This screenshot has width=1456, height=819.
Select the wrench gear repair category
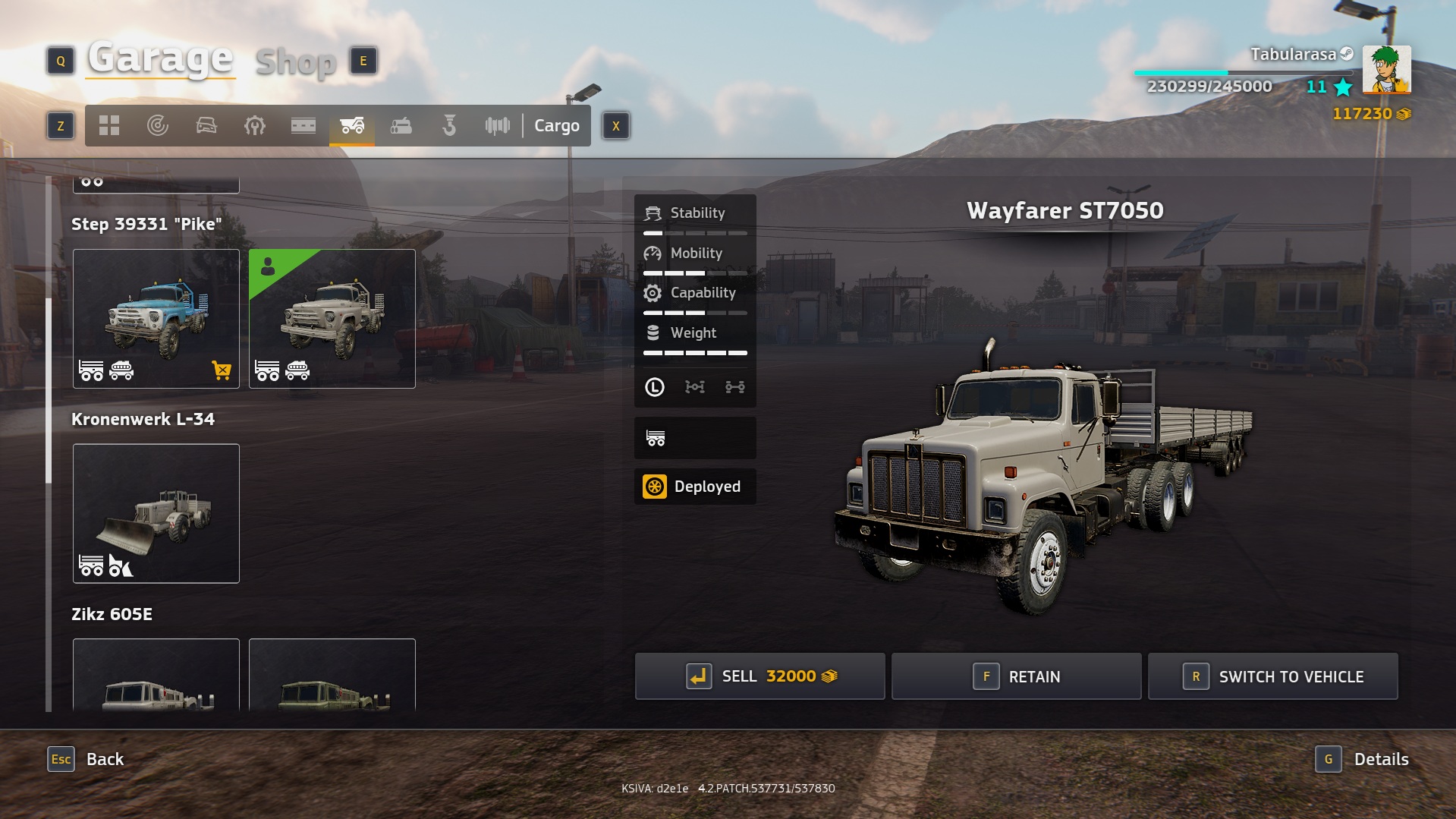point(255,126)
